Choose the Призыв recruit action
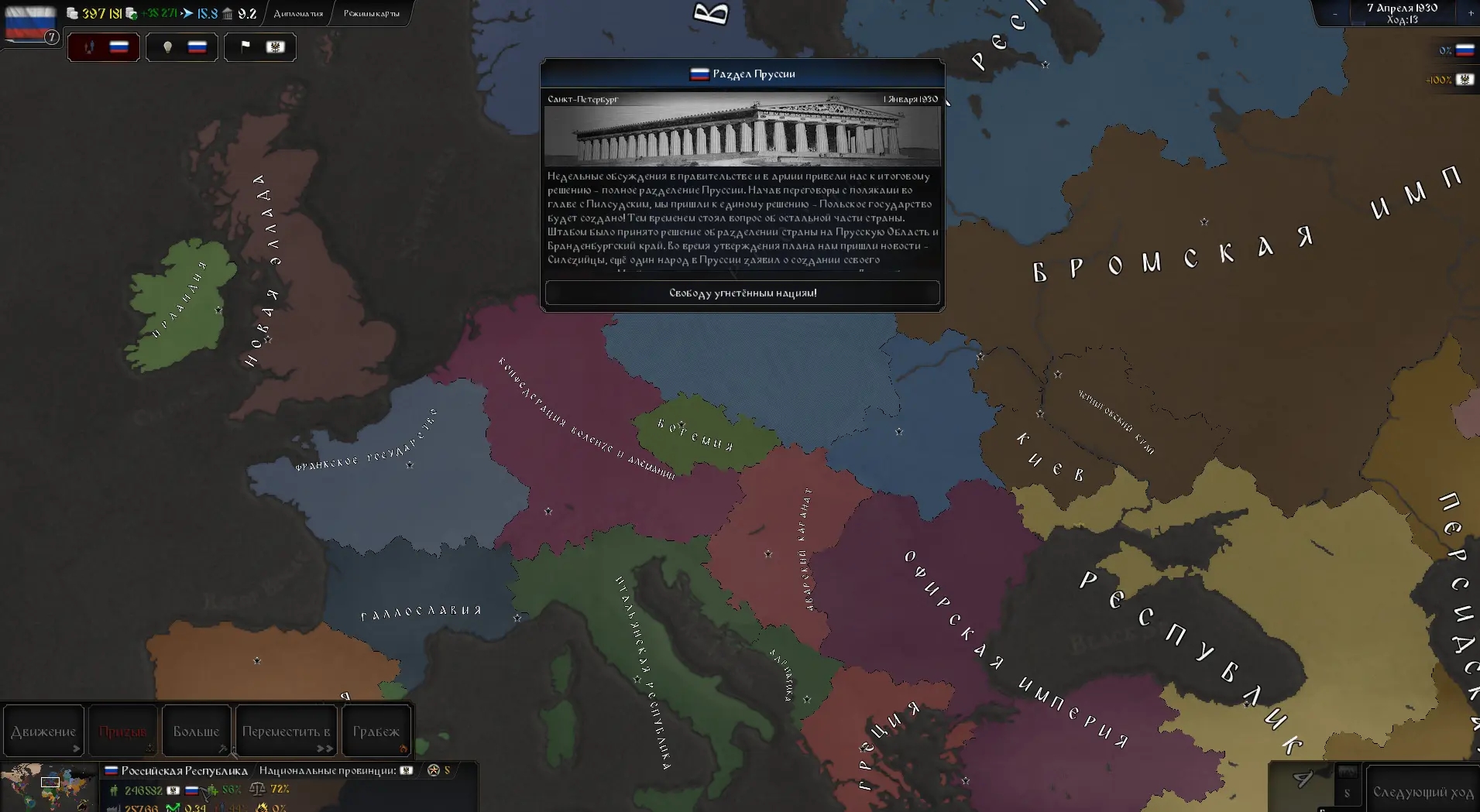This screenshot has width=1480, height=812. click(x=122, y=731)
